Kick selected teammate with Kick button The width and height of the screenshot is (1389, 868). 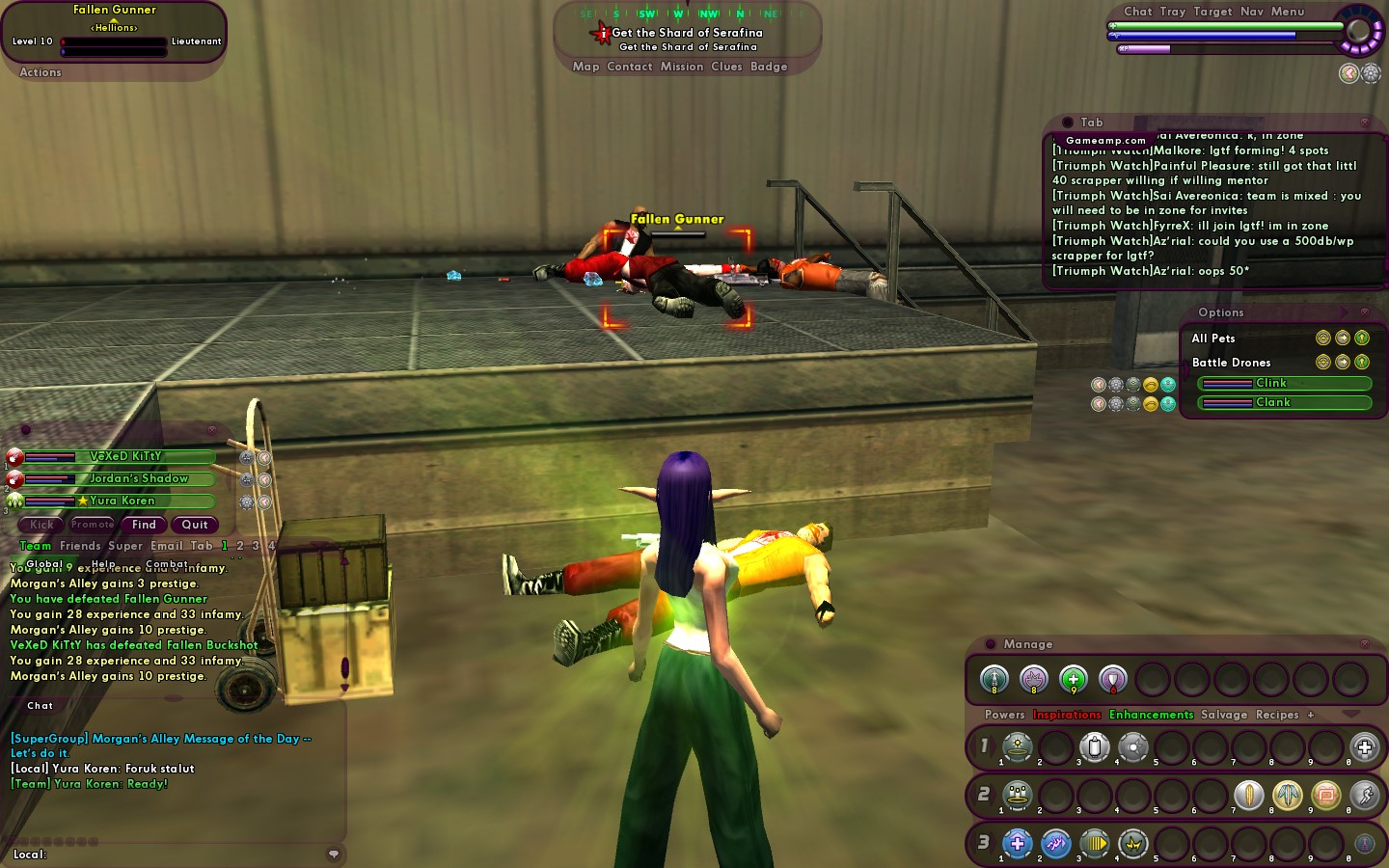pyautogui.click(x=41, y=525)
